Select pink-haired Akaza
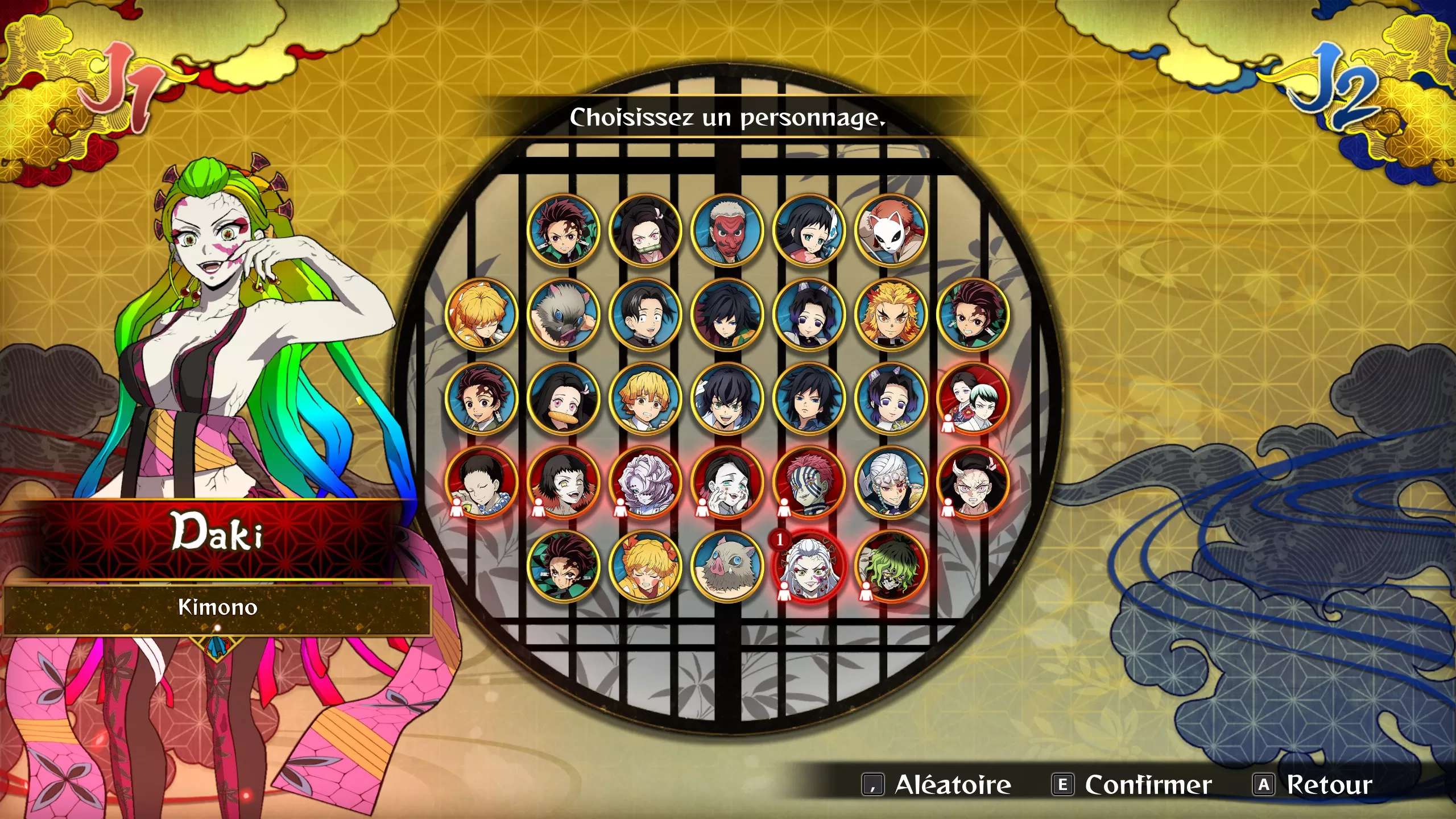The width and height of the screenshot is (1456, 819). [x=809, y=483]
